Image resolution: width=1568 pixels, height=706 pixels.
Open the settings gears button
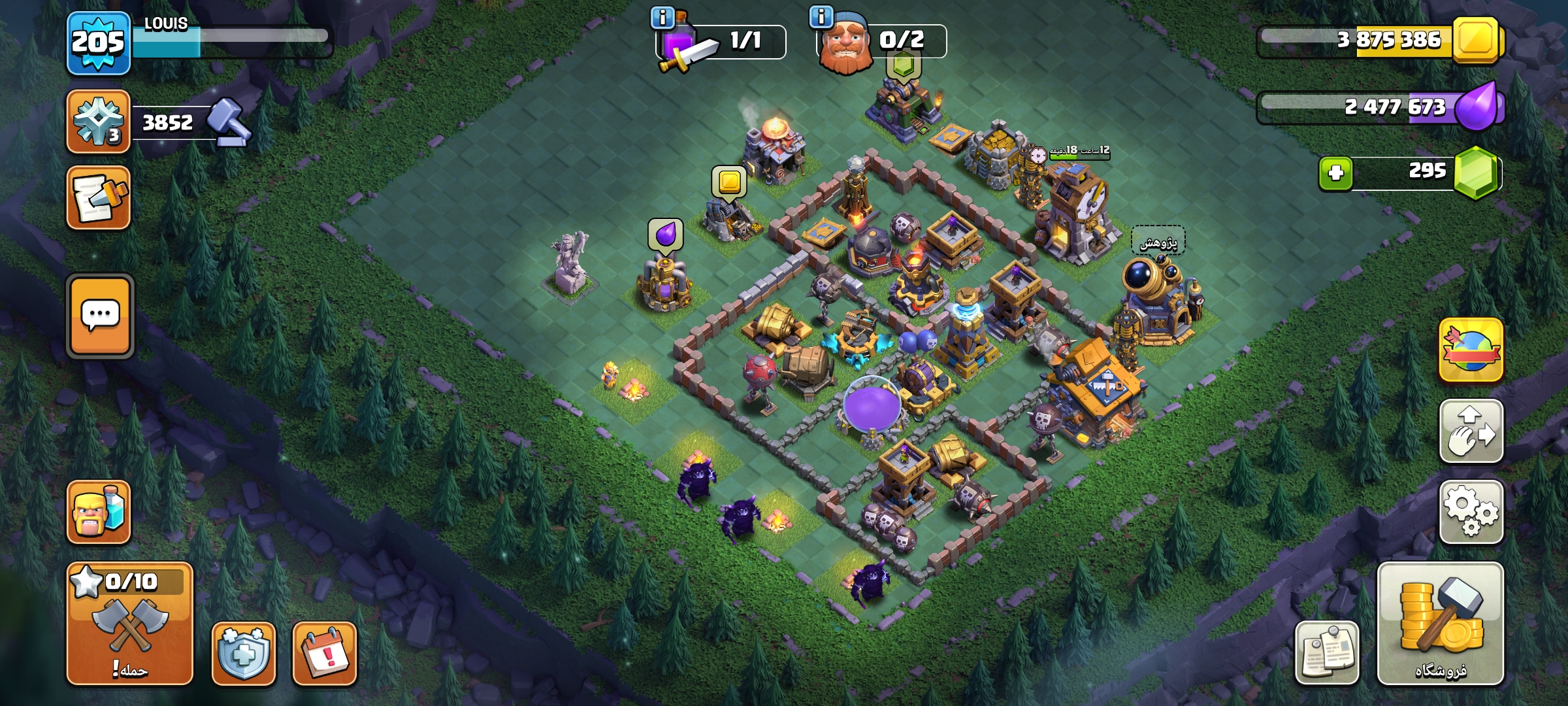1471,512
